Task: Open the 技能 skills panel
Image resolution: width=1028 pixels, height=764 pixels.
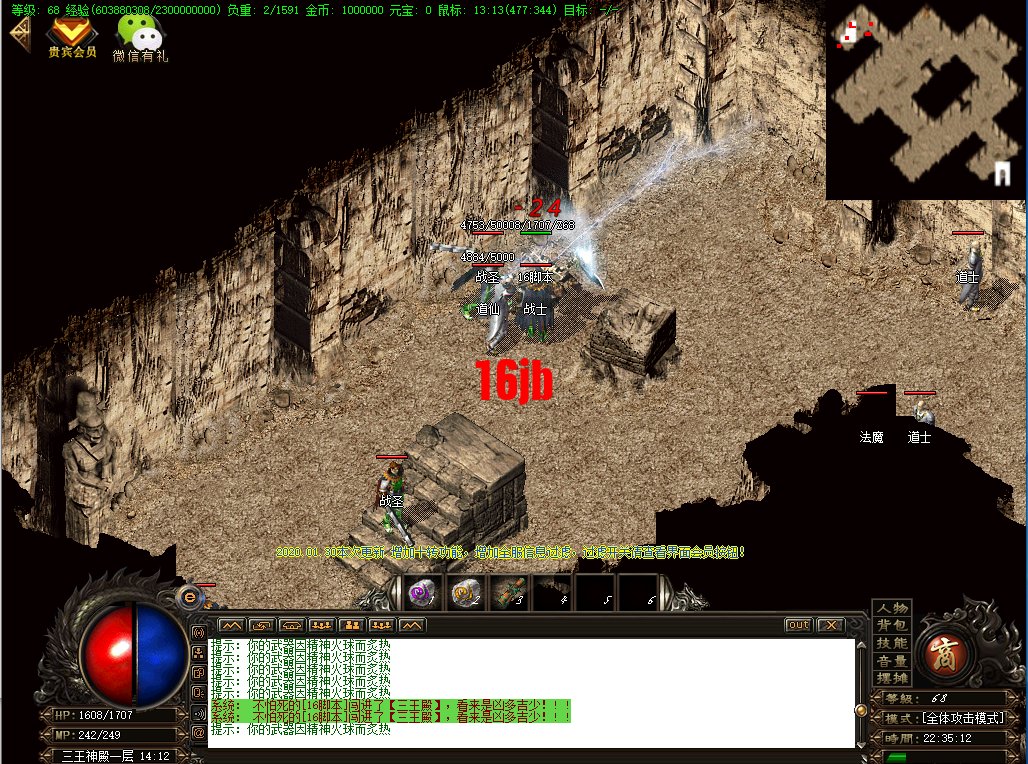Action: click(892, 644)
